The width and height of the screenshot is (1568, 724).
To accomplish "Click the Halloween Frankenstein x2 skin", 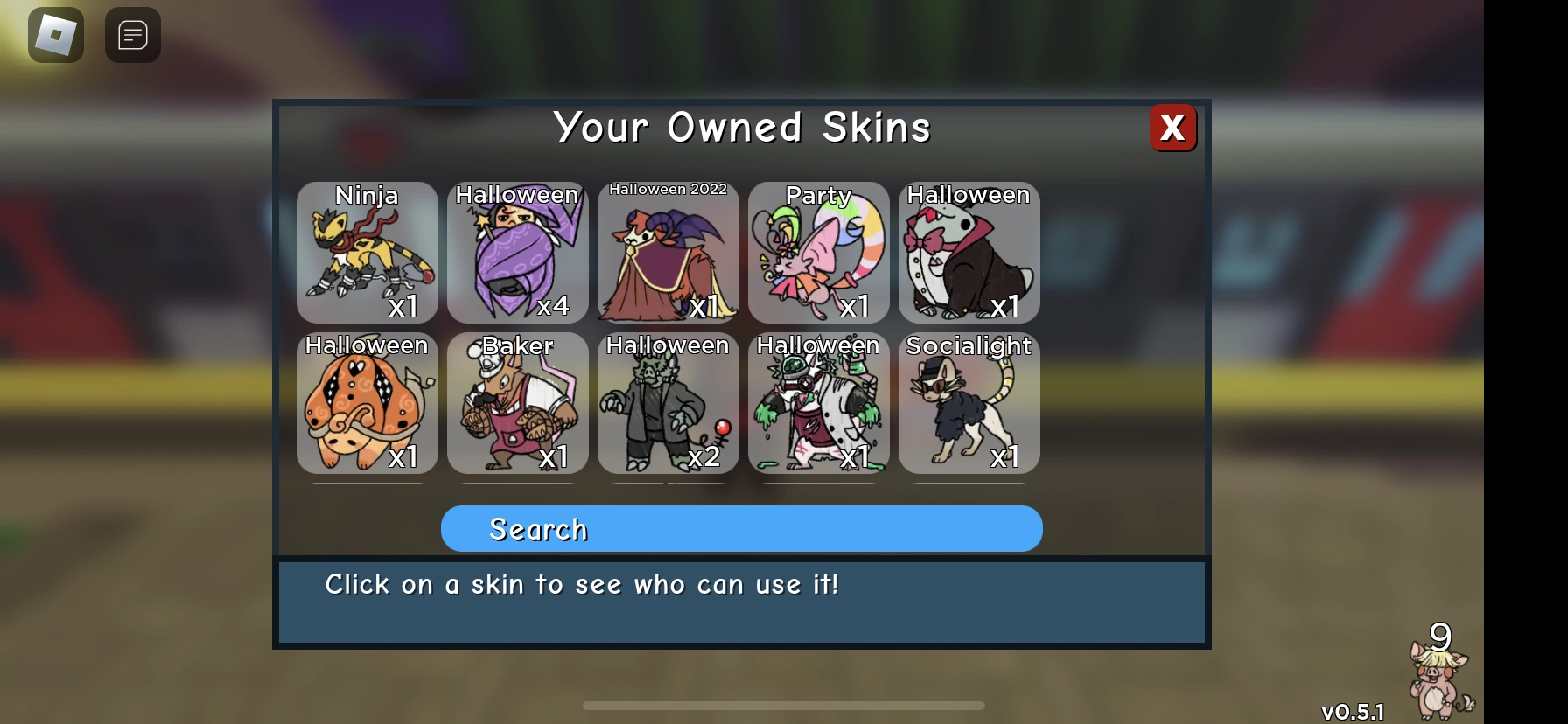I will point(668,404).
